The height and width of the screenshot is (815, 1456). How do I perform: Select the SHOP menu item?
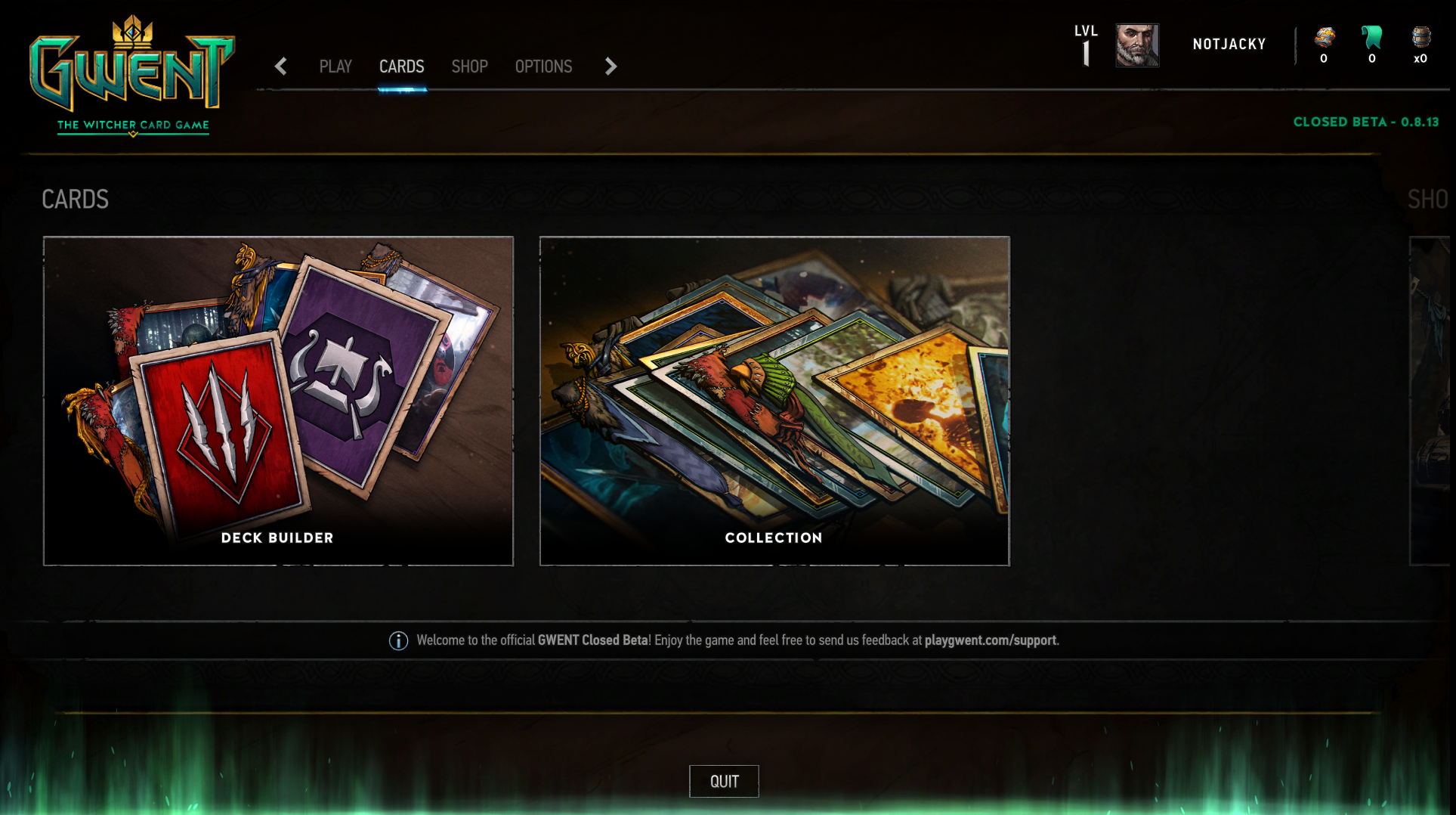[469, 67]
